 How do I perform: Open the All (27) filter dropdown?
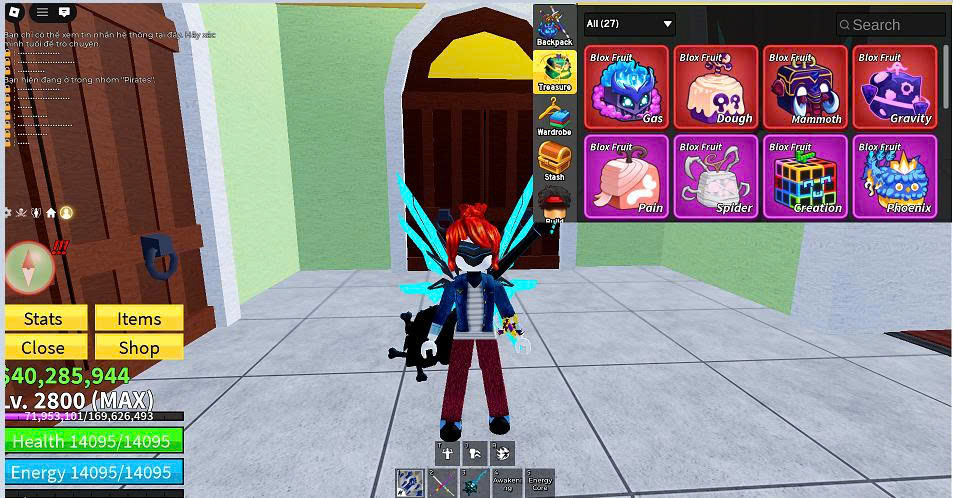click(x=630, y=24)
